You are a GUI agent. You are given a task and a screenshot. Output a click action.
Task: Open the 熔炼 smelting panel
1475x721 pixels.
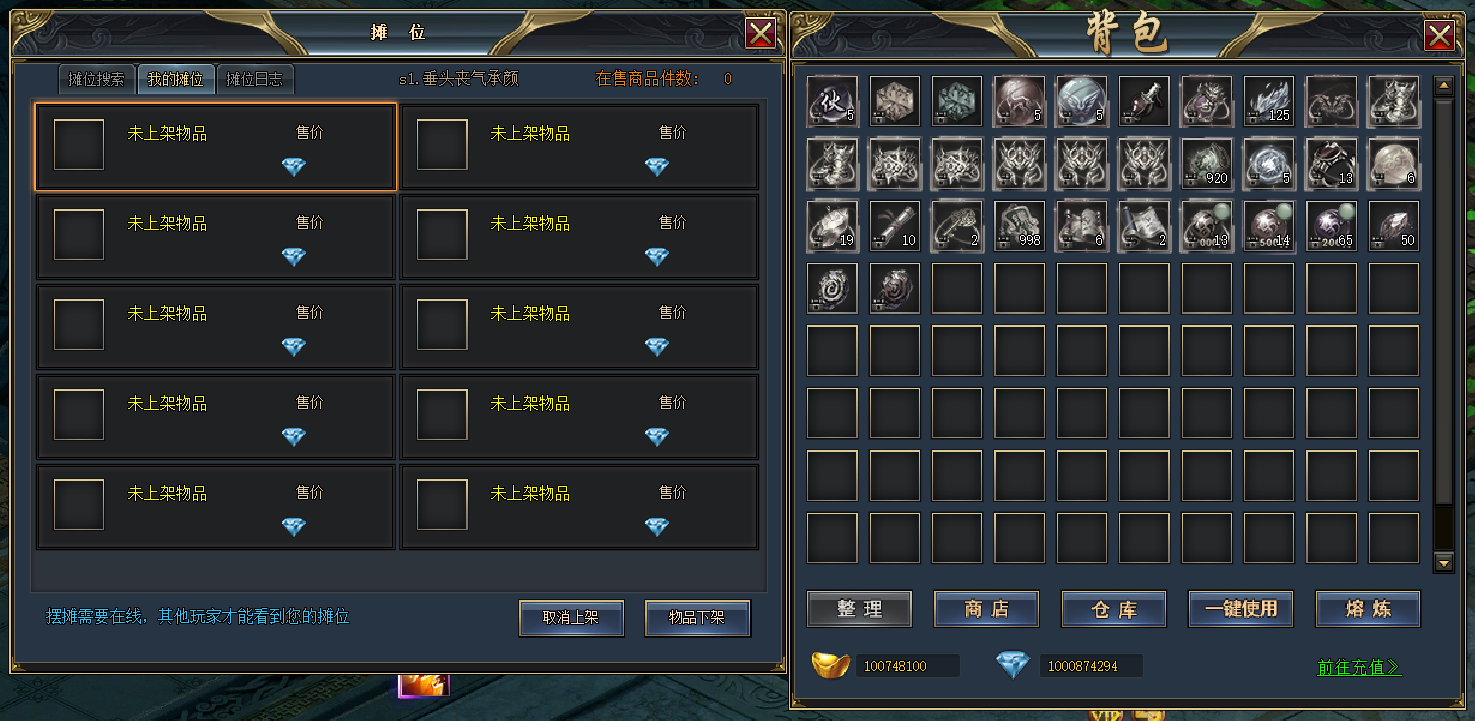[1367, 609]
